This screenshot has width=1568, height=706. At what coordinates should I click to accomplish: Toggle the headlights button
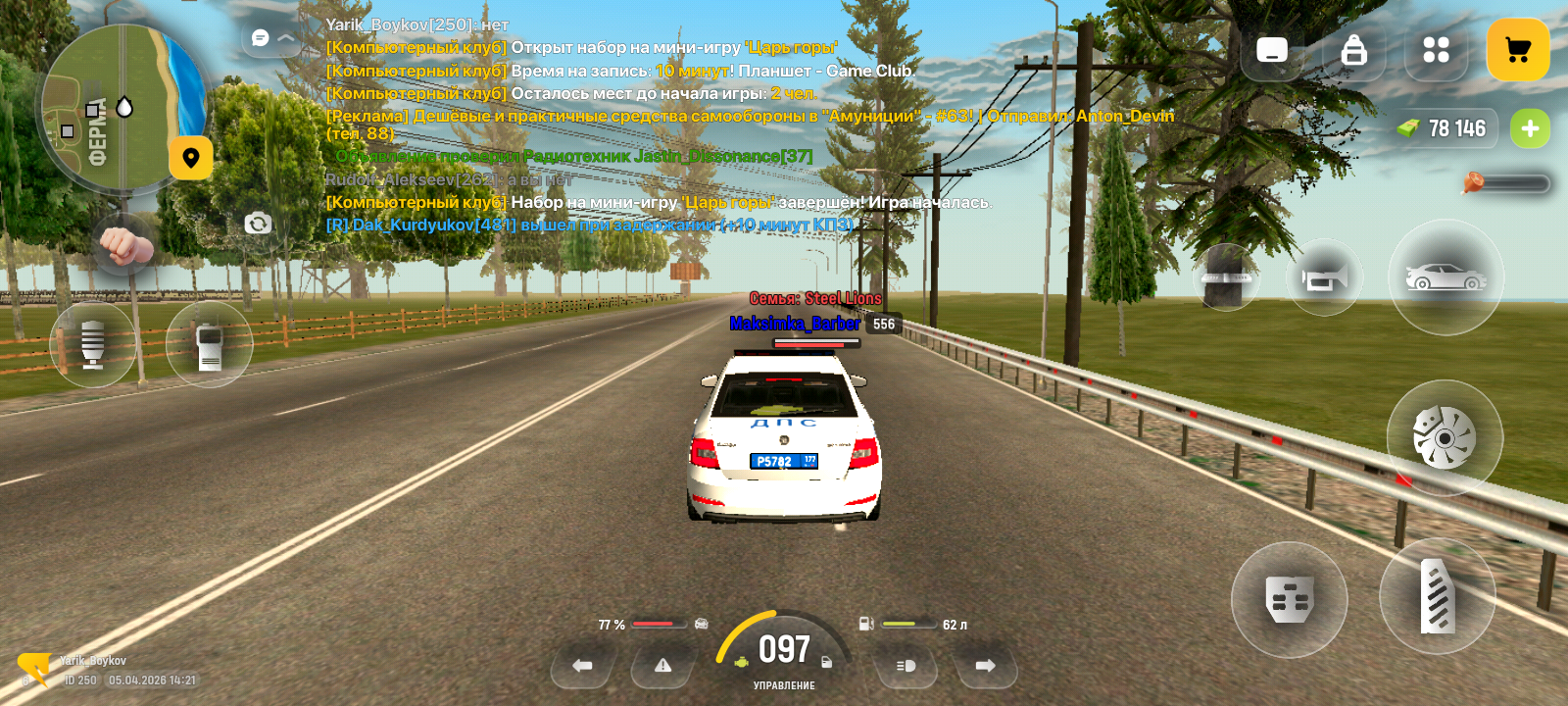[906, 666]
